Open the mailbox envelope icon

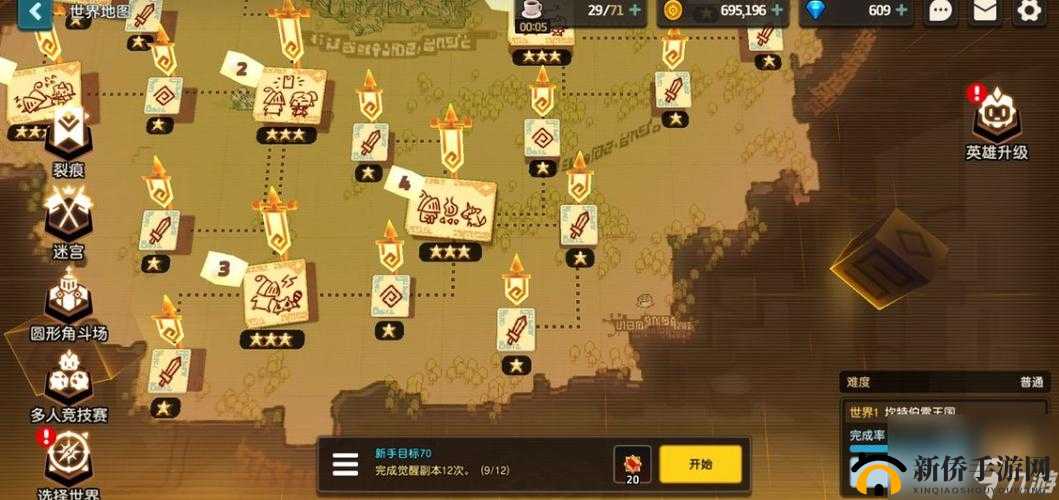[985, 12]
